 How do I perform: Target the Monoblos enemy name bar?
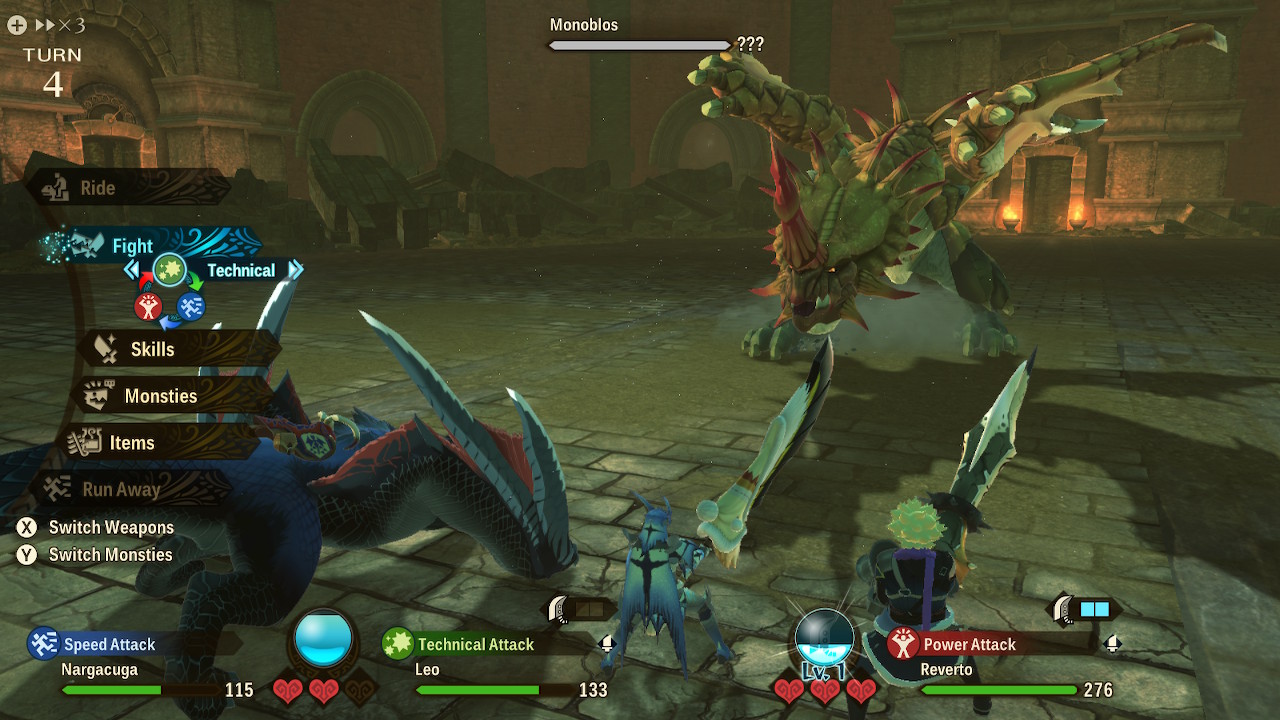[640, 44]
